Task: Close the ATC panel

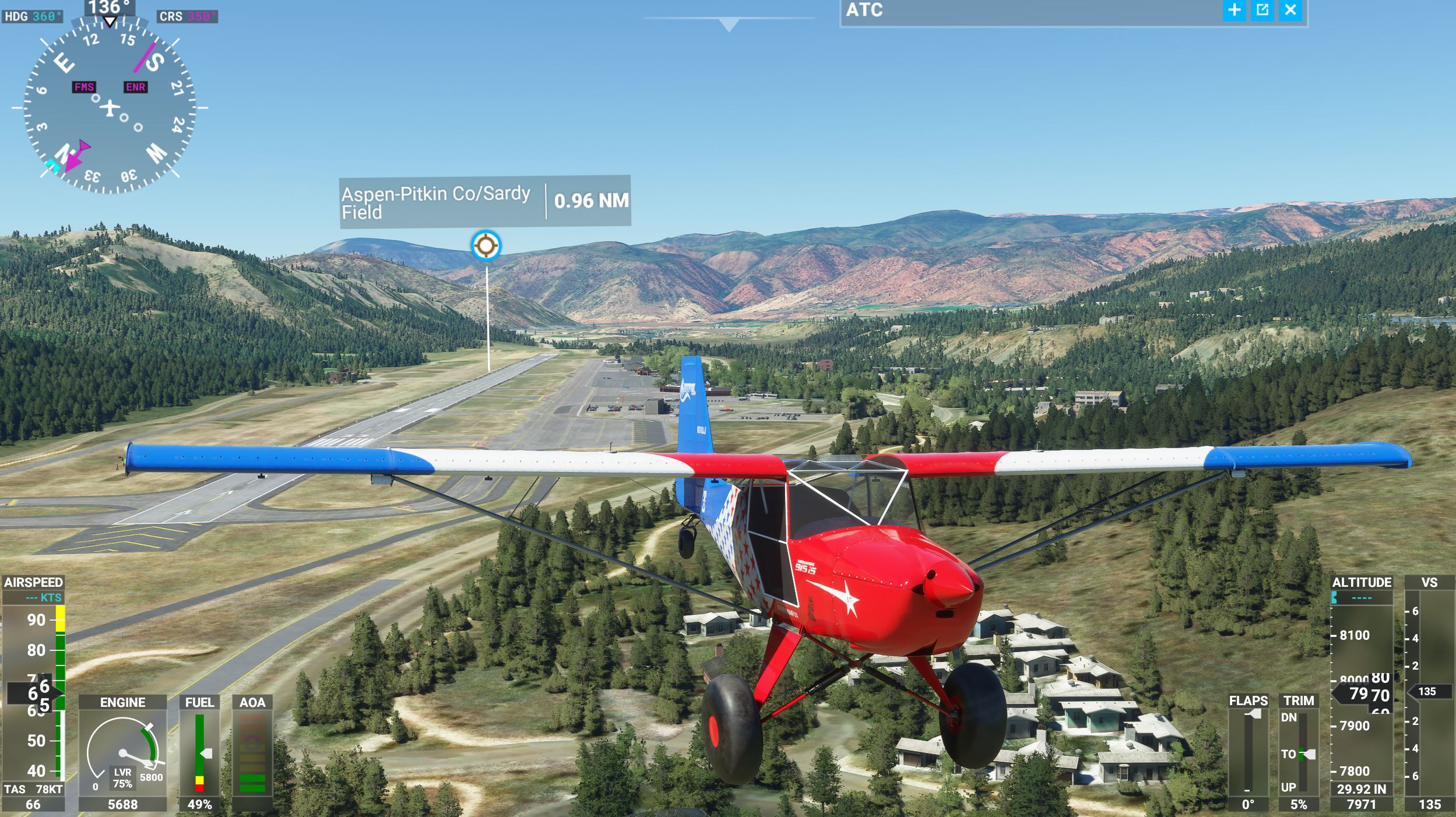Action: pos(1291,10)
